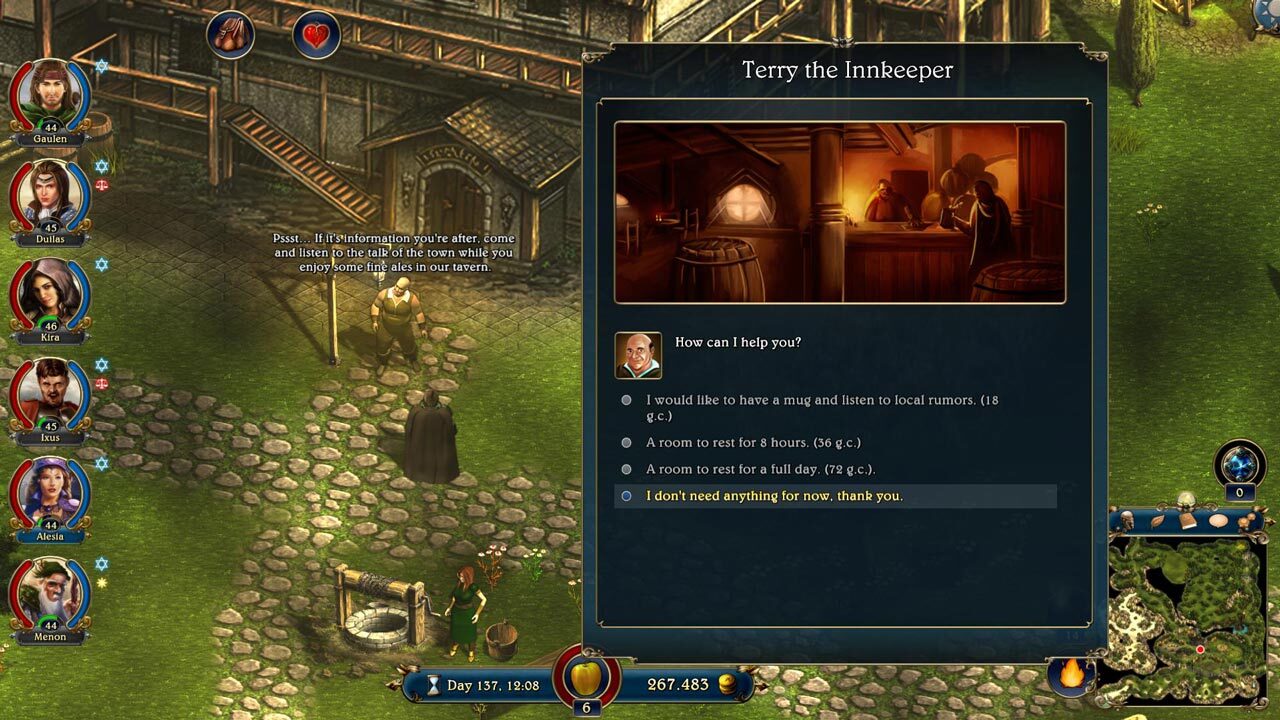Open the book icon above the minimap
The image size is (1280, 720).
[x=1187, y=519]
